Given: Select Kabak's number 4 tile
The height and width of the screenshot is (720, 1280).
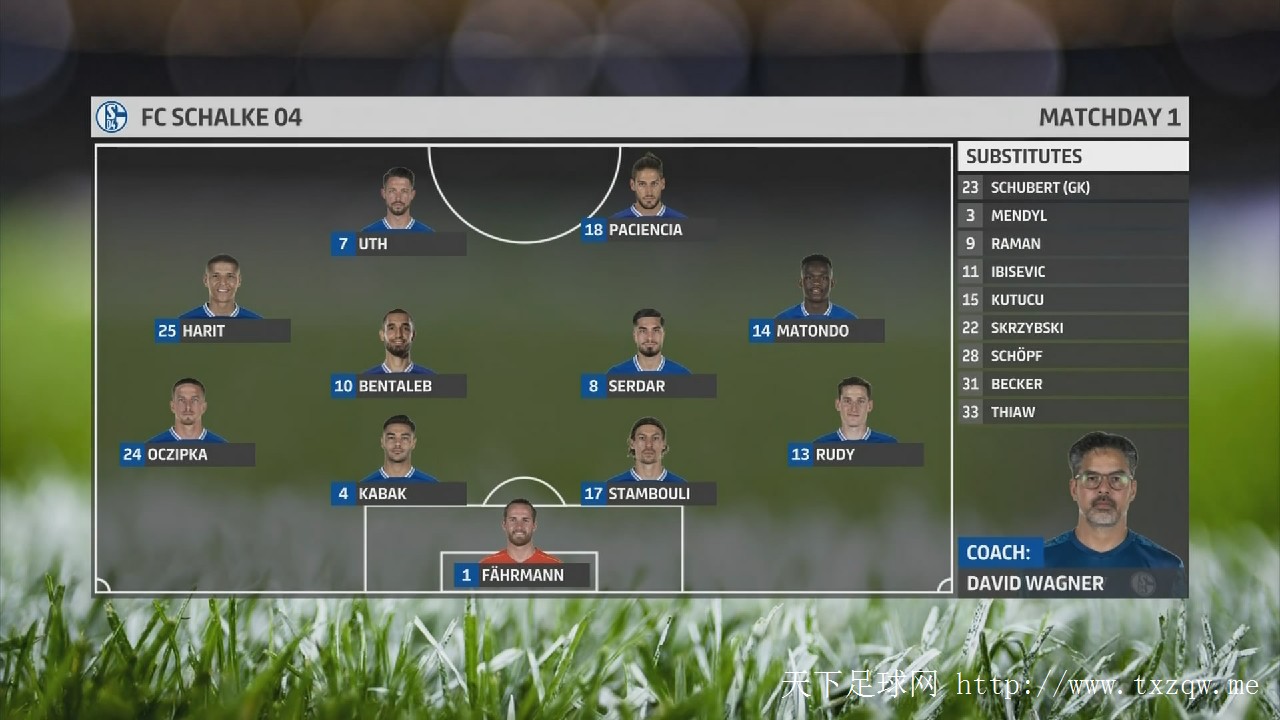Looking at the screenshot, I should 398,494.
